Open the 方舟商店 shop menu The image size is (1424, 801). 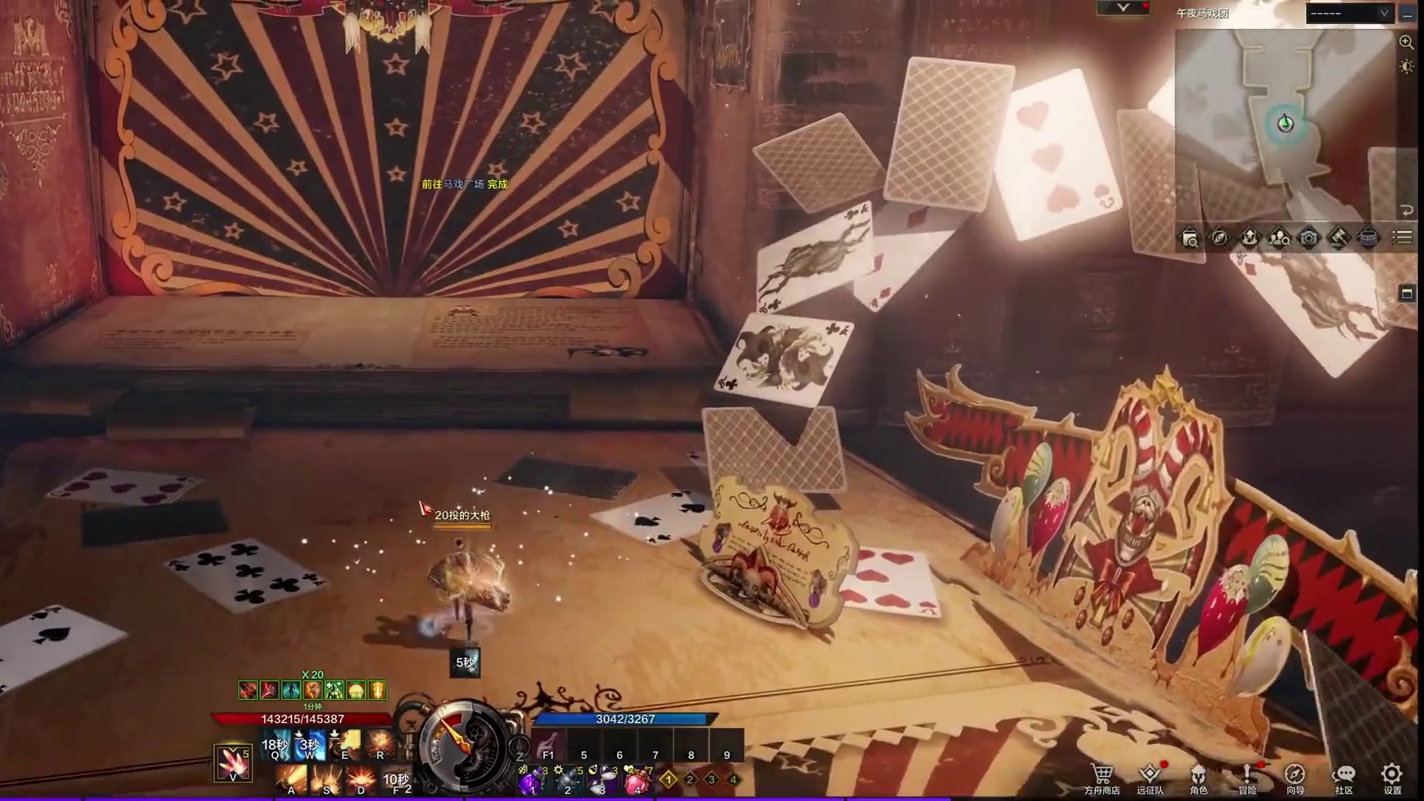click(x=1102, y=776)
